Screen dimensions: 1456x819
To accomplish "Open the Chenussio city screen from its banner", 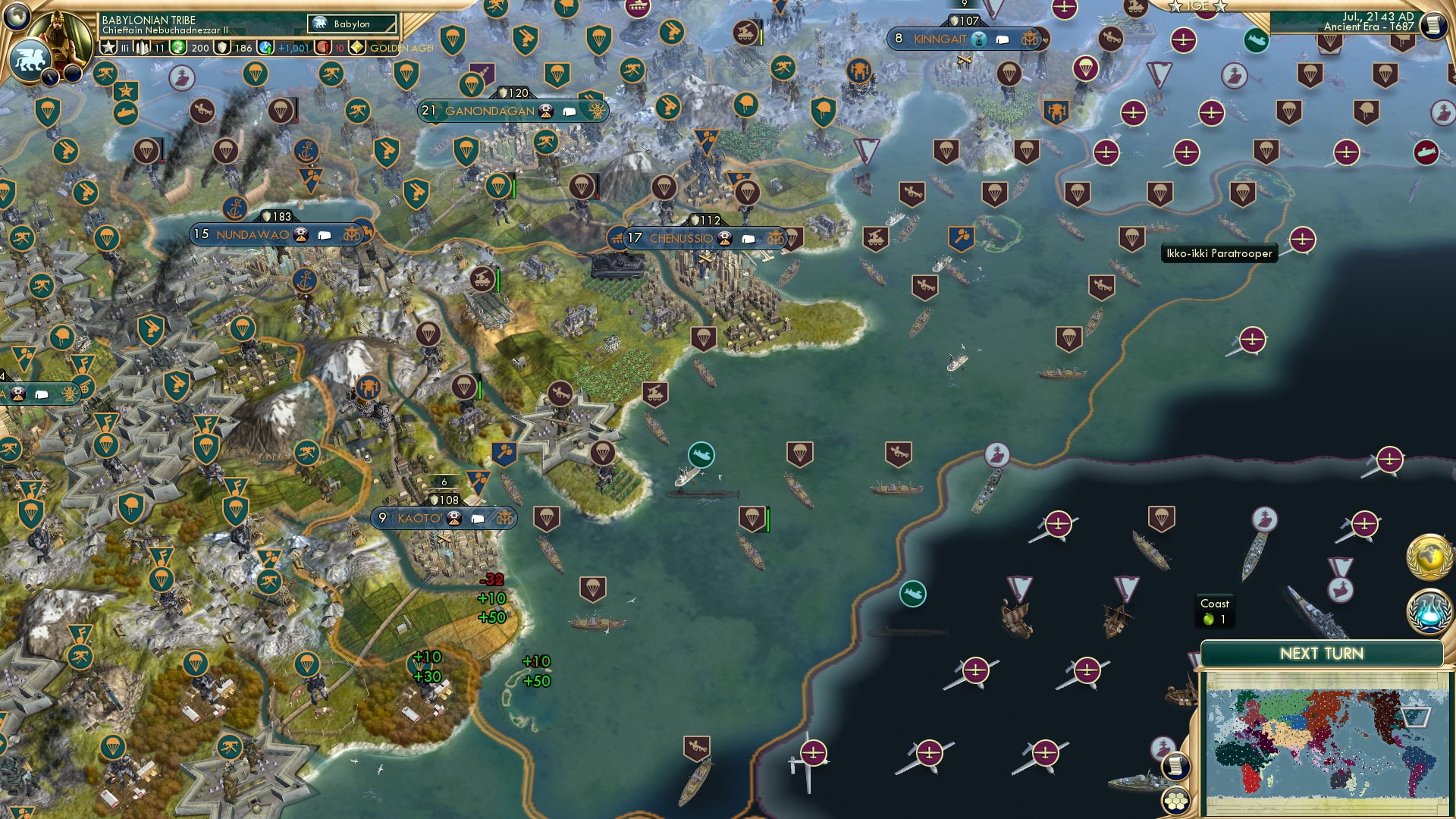I will pyautogui.click(x=681, y=237).
